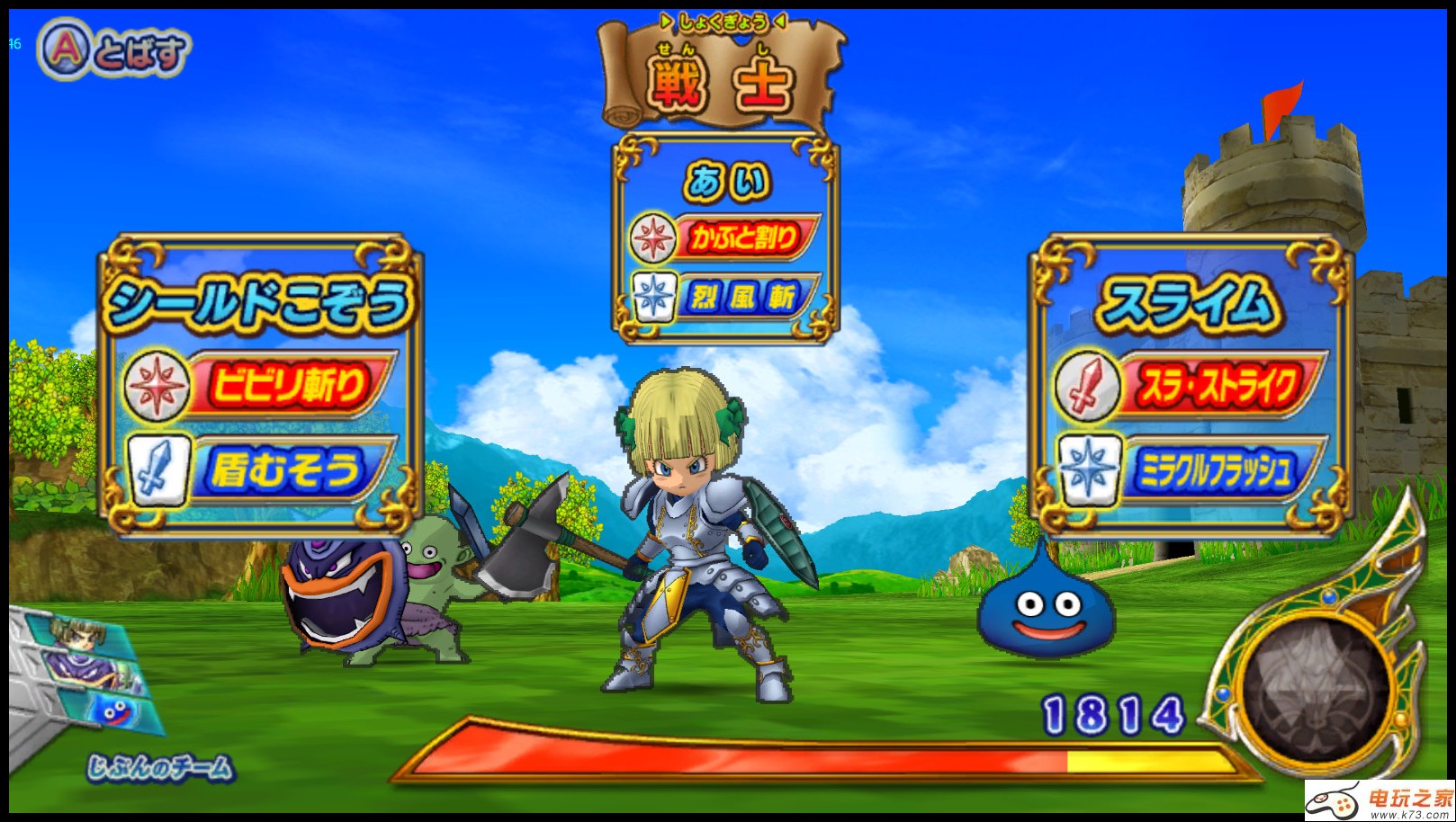The height and width of the screenshot is (822, 1456).
Task: Choose the 盾むそう skill
Action: point(286,469)
